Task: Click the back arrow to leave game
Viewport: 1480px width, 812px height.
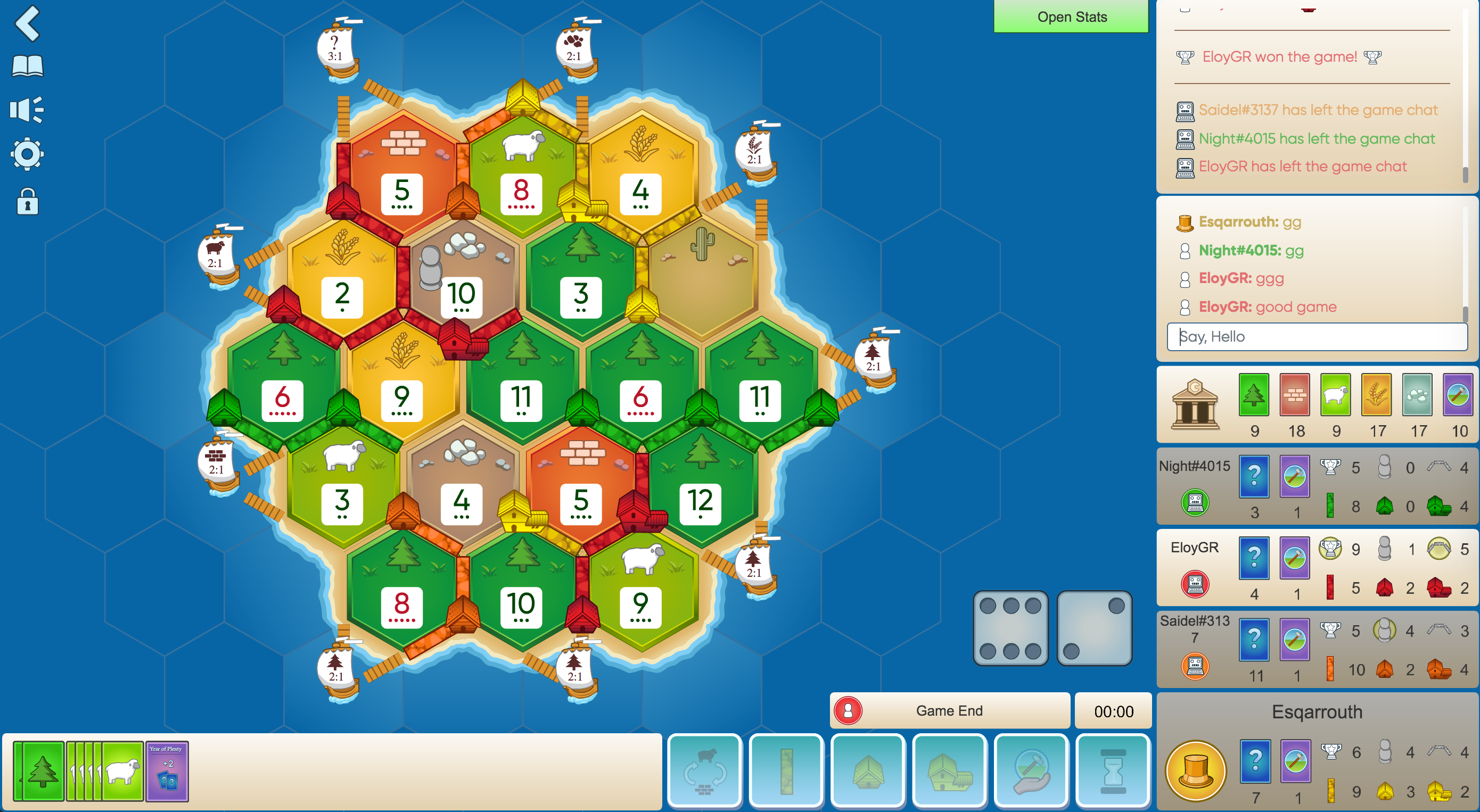Action: click(x=27, y=24)
